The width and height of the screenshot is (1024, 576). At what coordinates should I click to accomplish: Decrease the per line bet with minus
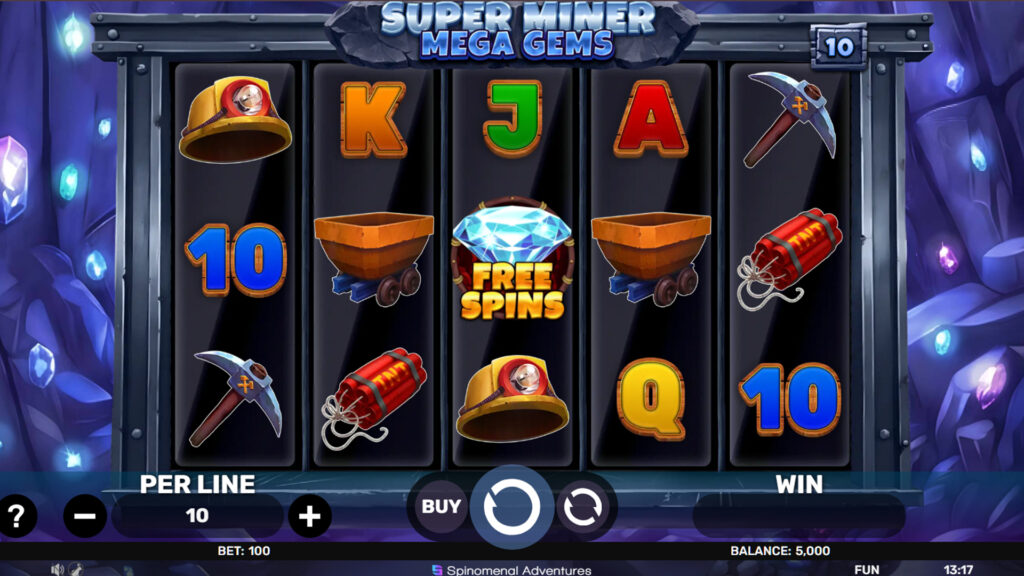coord(85,516)
